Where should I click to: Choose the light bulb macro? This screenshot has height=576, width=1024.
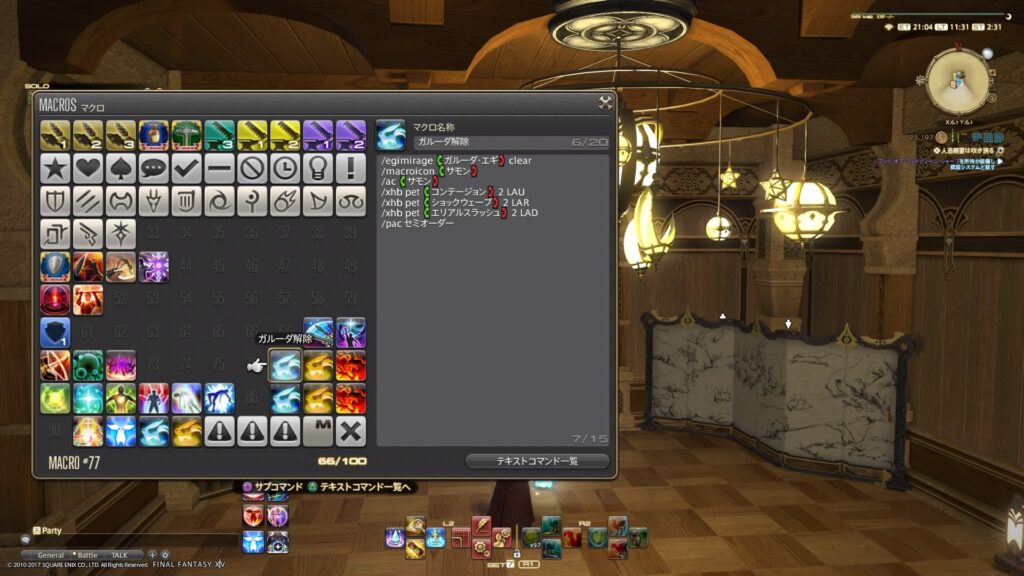coord(318,167)
